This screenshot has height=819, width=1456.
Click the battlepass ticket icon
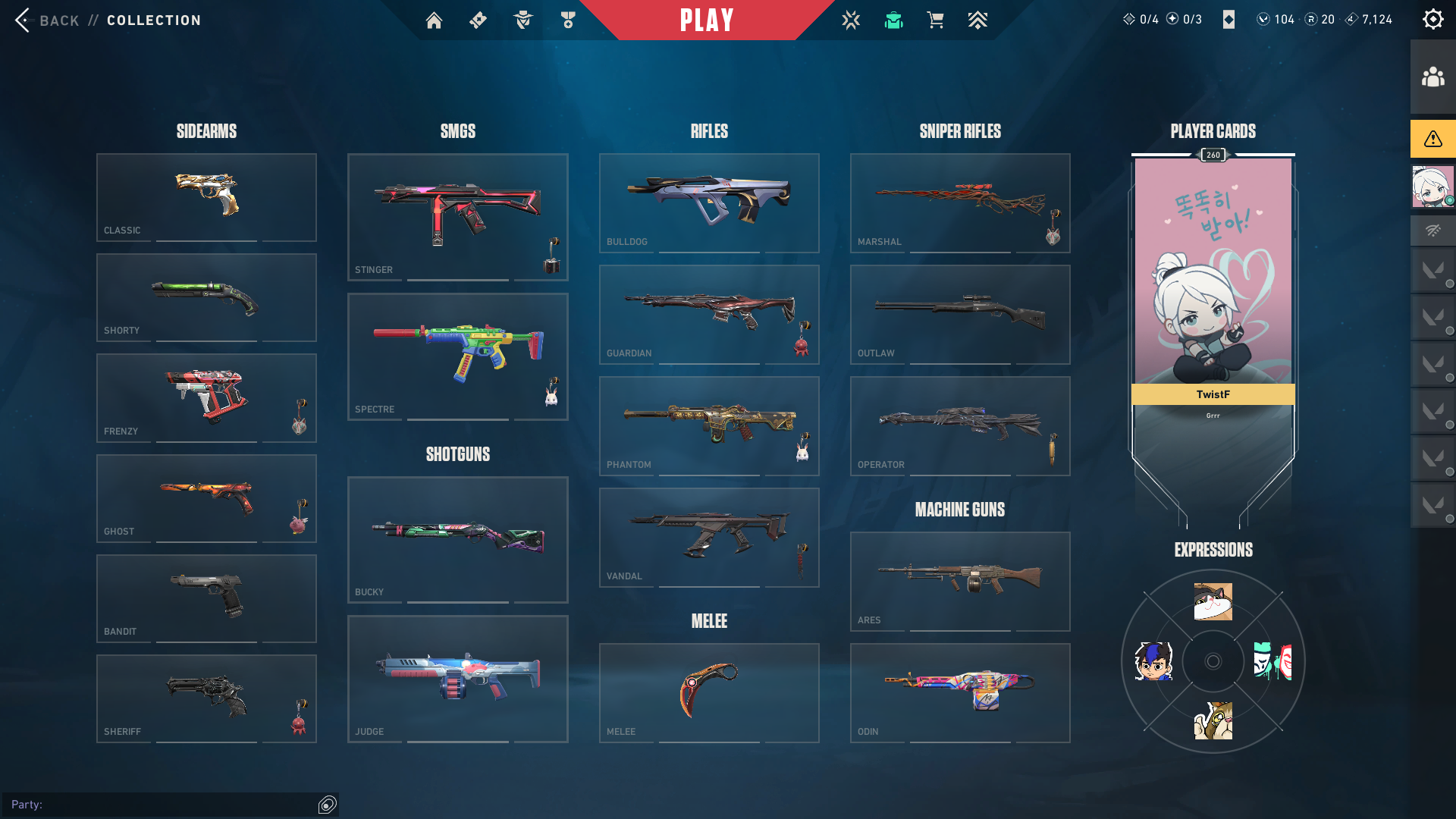coord(478,20)
